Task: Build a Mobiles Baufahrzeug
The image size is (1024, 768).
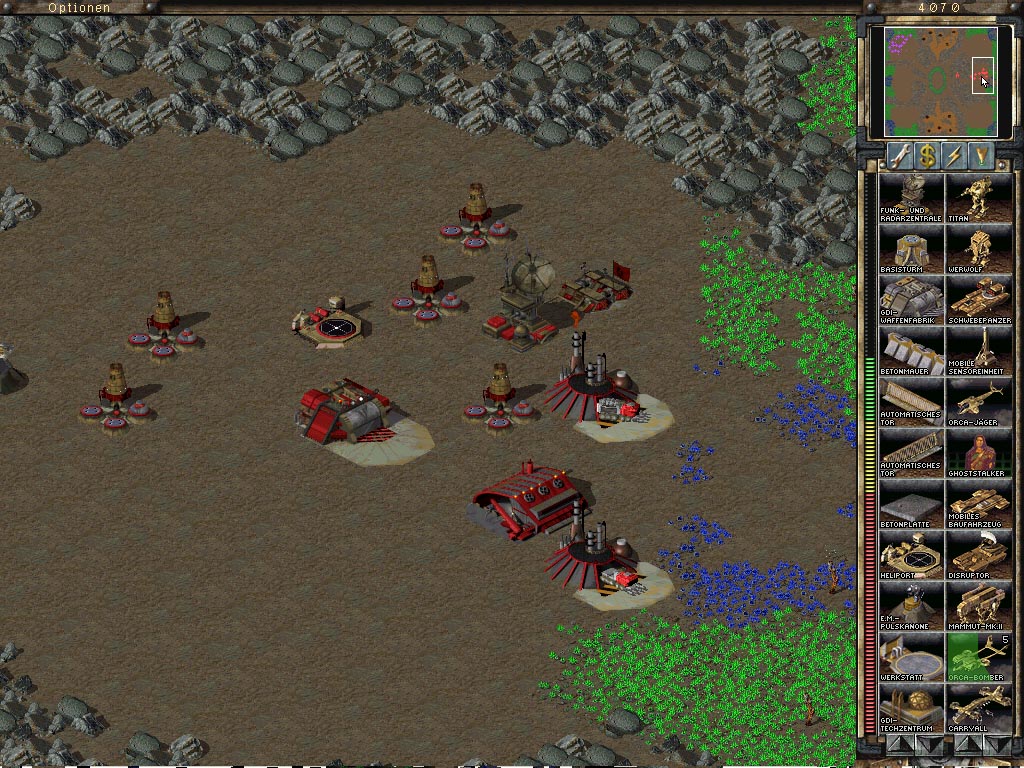Action: coord(977,505)
